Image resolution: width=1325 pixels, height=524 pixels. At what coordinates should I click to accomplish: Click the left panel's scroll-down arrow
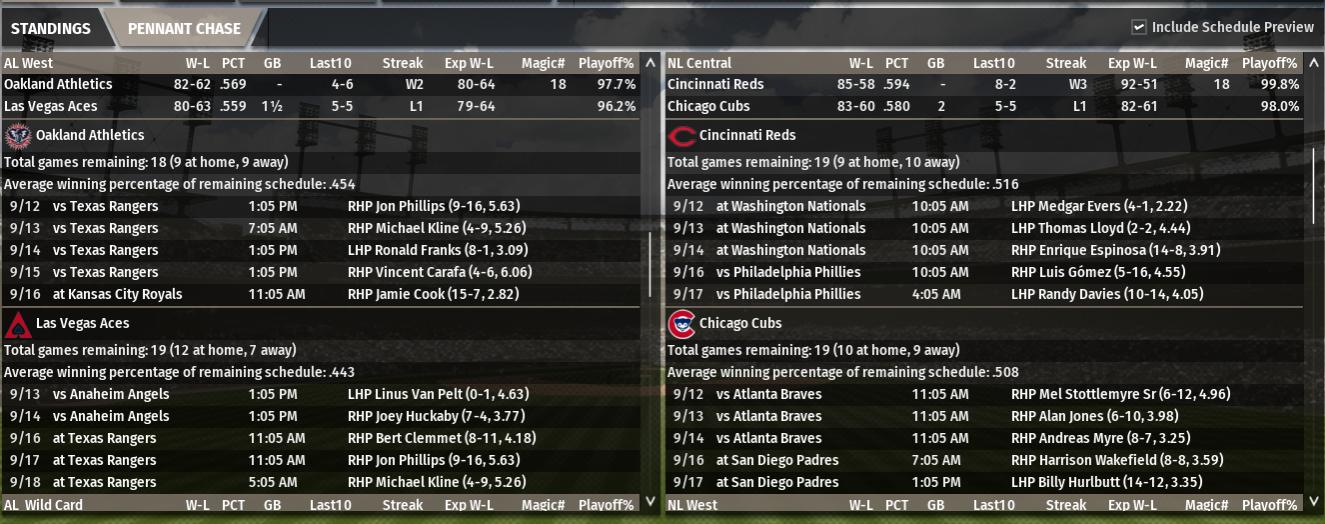pos(651,501)
